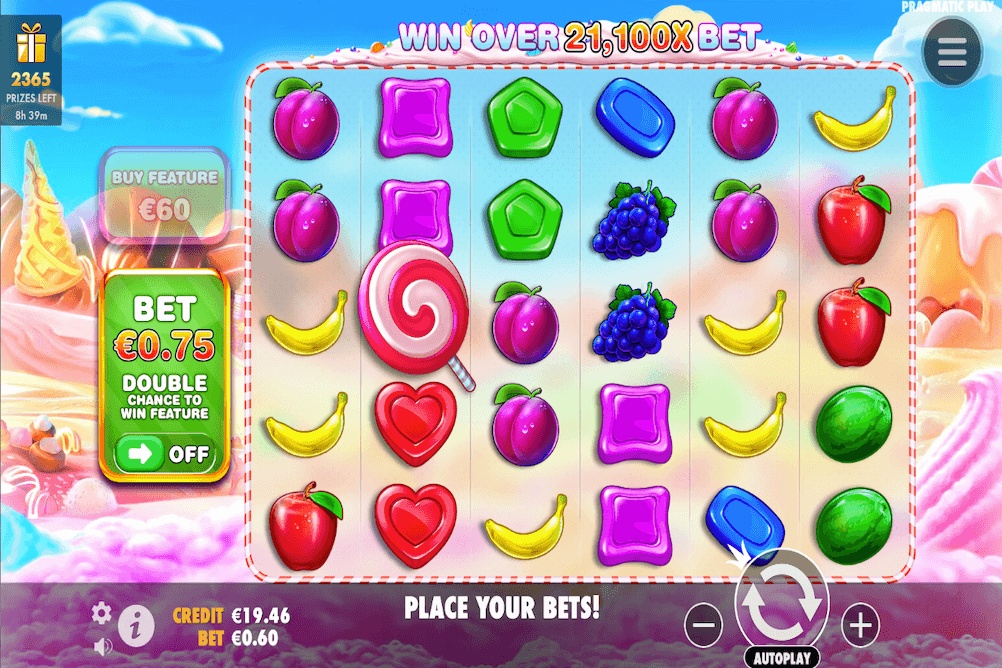1002x668 pixels.
Task: Mute sound with the speaker icon
Action: pos(101,645)
